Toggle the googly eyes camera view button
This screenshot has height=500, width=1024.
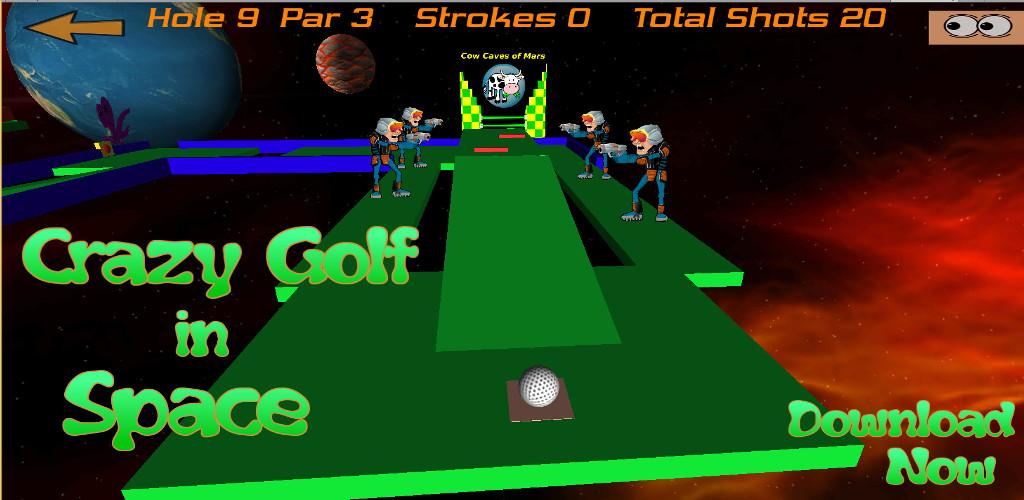pos(975,27)
